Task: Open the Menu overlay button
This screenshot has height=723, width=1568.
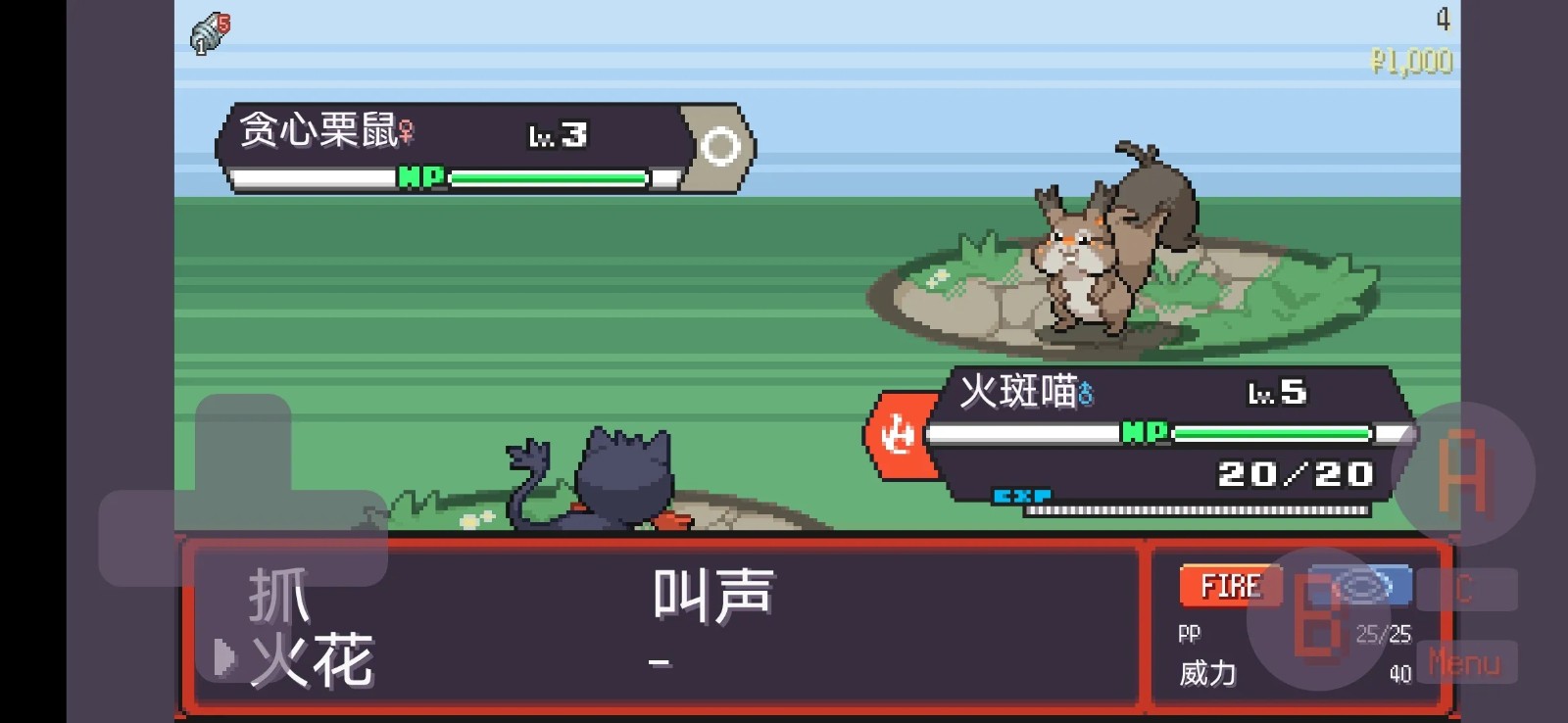Action: pyautogui.click(x=1465, y=663)
